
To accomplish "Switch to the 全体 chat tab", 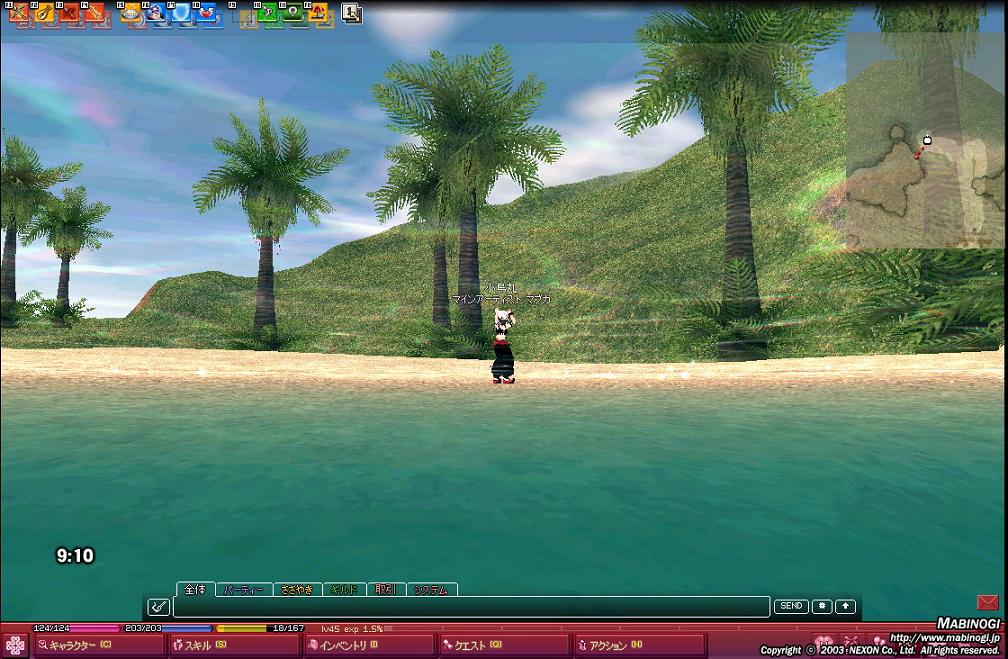I will [x=194, y=590].
